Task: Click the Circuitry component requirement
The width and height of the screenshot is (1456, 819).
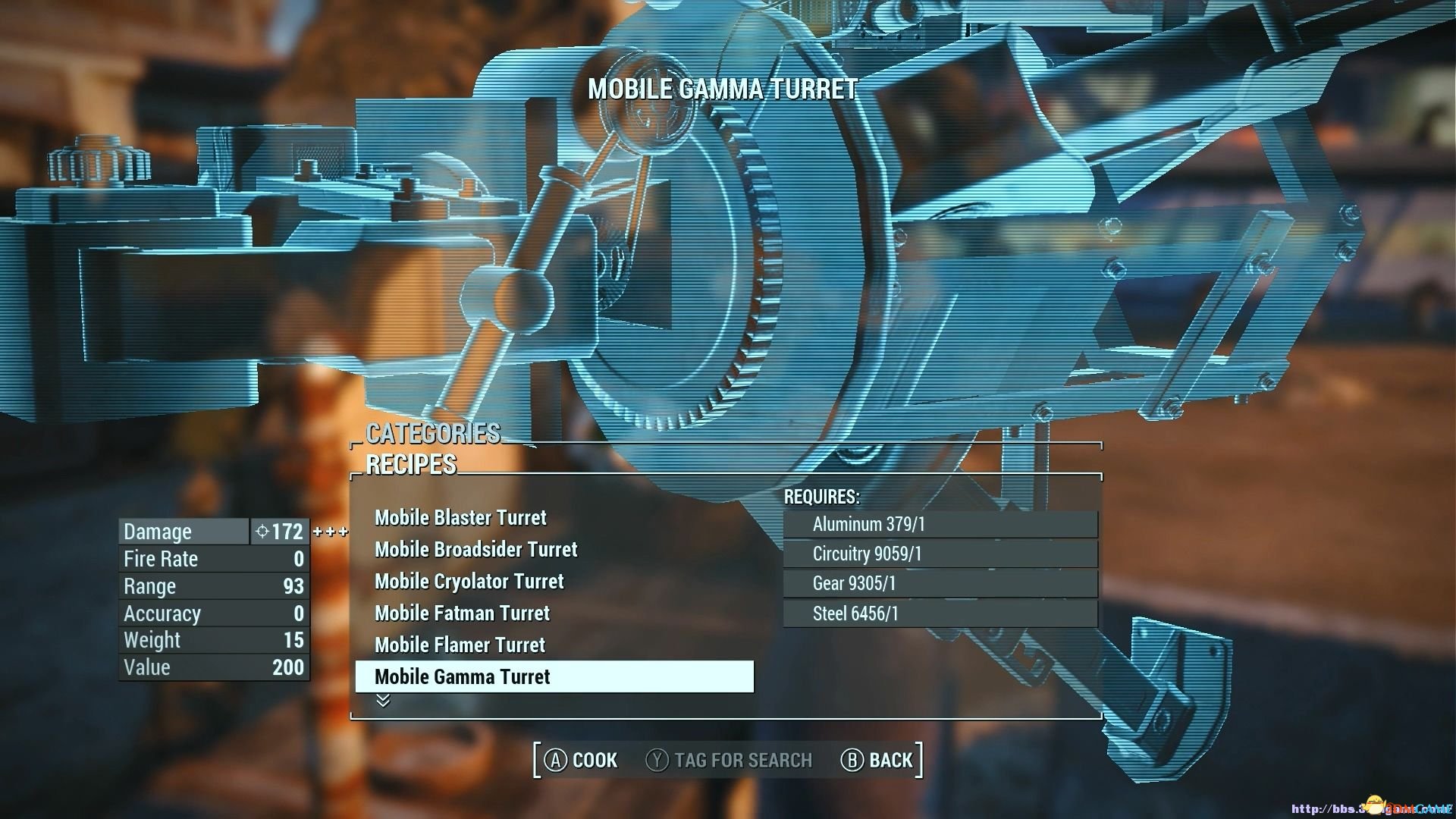Action: 940,554
